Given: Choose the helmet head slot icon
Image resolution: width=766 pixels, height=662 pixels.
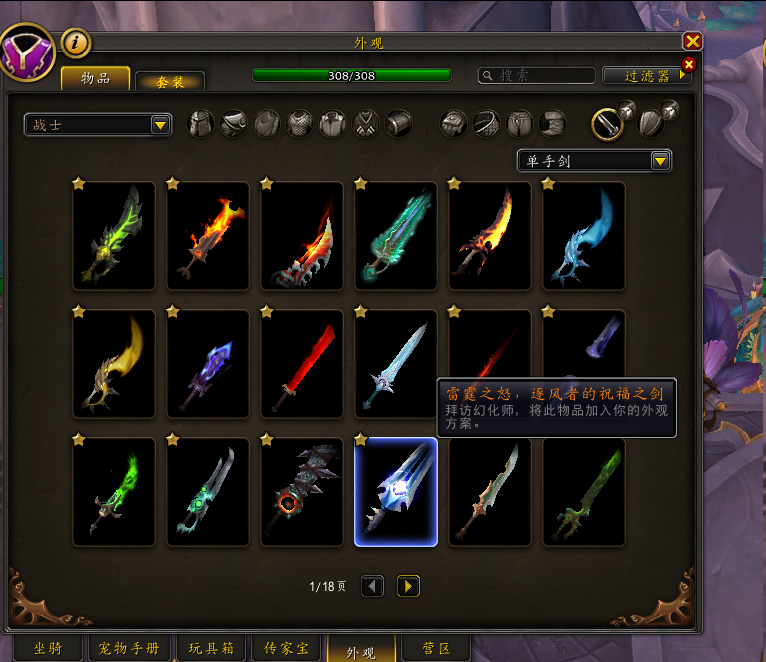Looking at the screenshot, I should [201, 123].
